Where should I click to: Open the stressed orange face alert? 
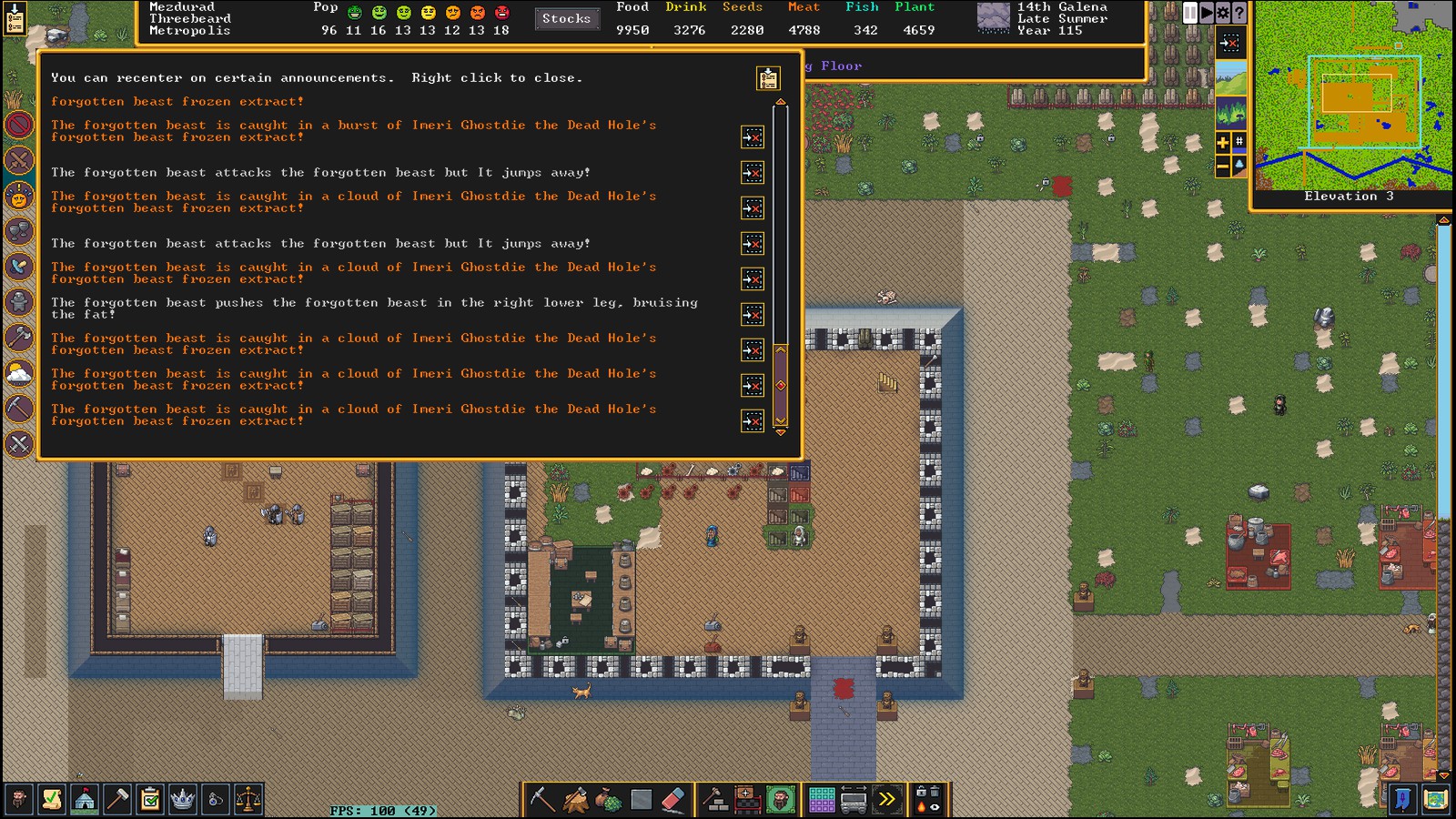point(19,196)
